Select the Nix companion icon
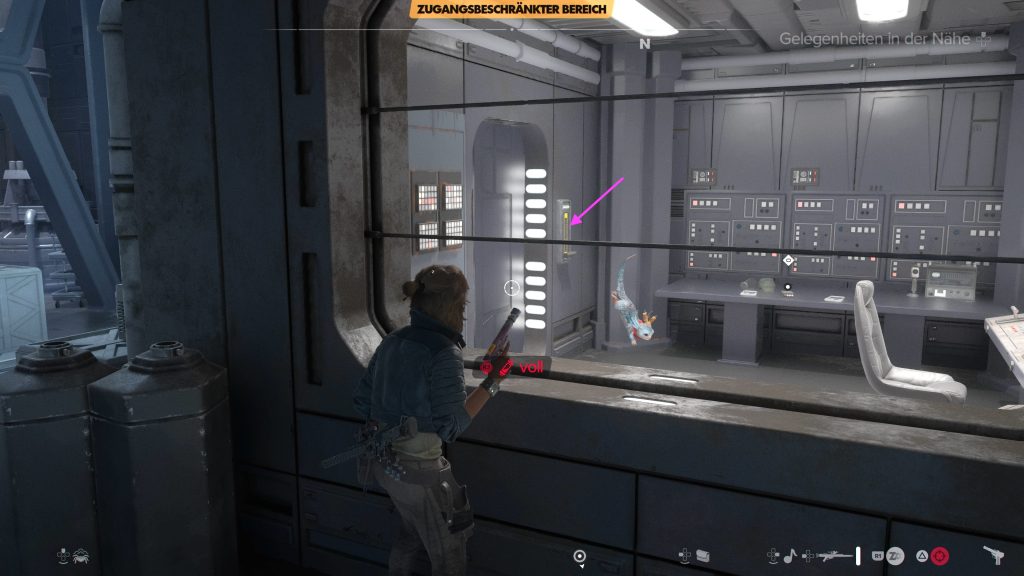 coord(80,555)
